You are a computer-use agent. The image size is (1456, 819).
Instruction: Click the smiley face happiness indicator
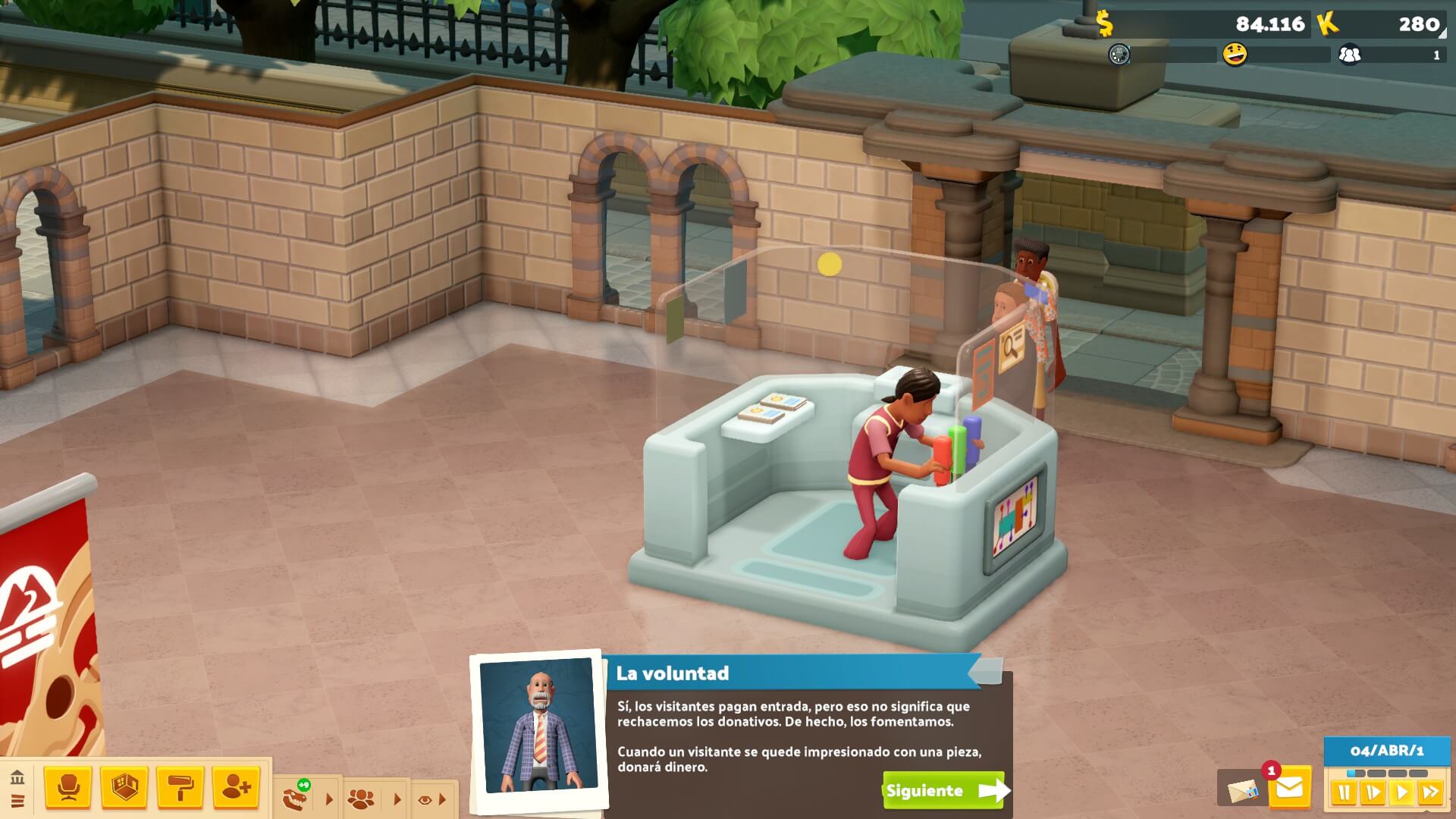click(x=1235, y=55)
